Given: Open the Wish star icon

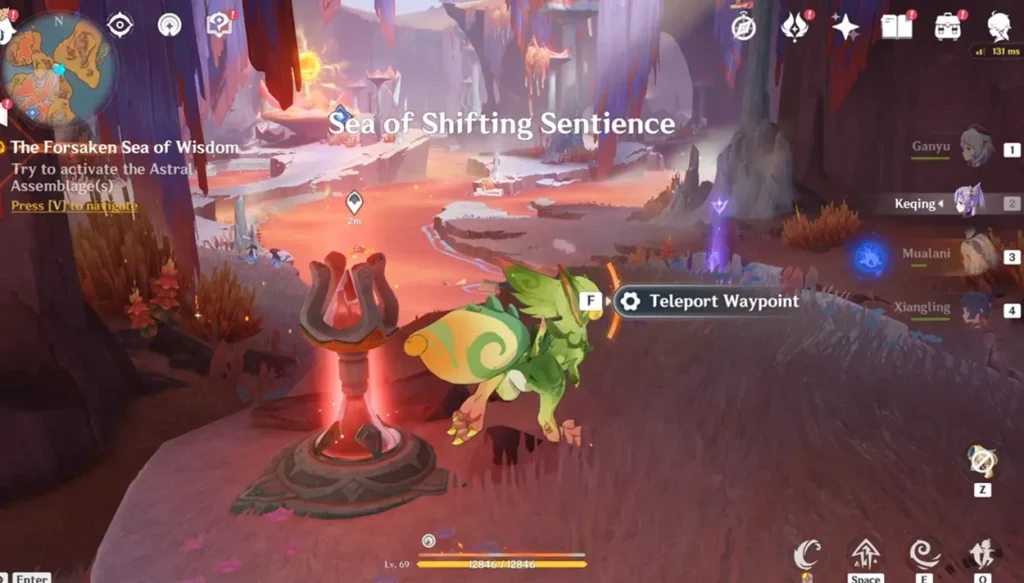Looking at the screenshot, I should pos(845,27).
